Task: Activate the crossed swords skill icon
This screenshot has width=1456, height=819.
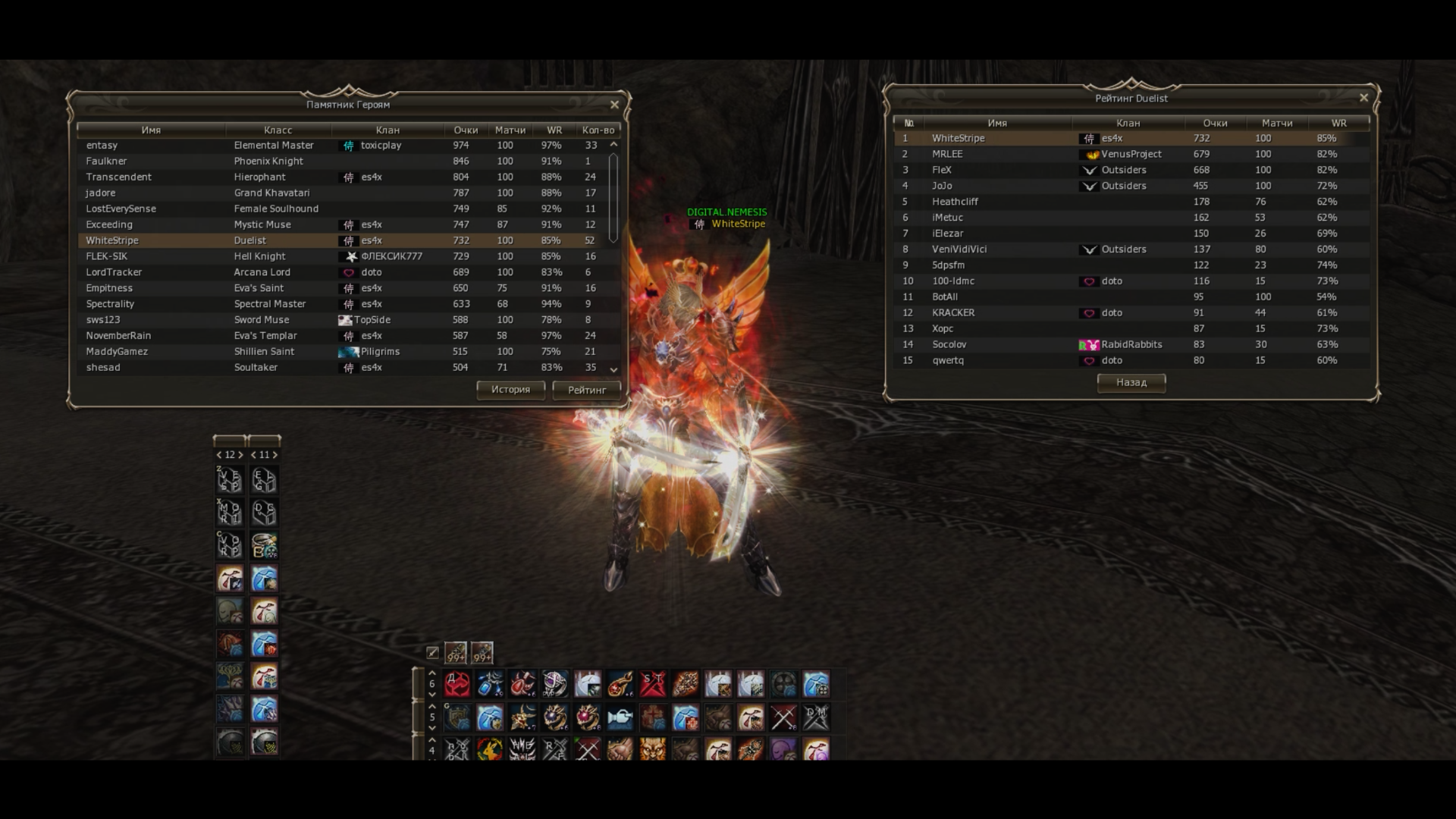Action: point(783,717)
